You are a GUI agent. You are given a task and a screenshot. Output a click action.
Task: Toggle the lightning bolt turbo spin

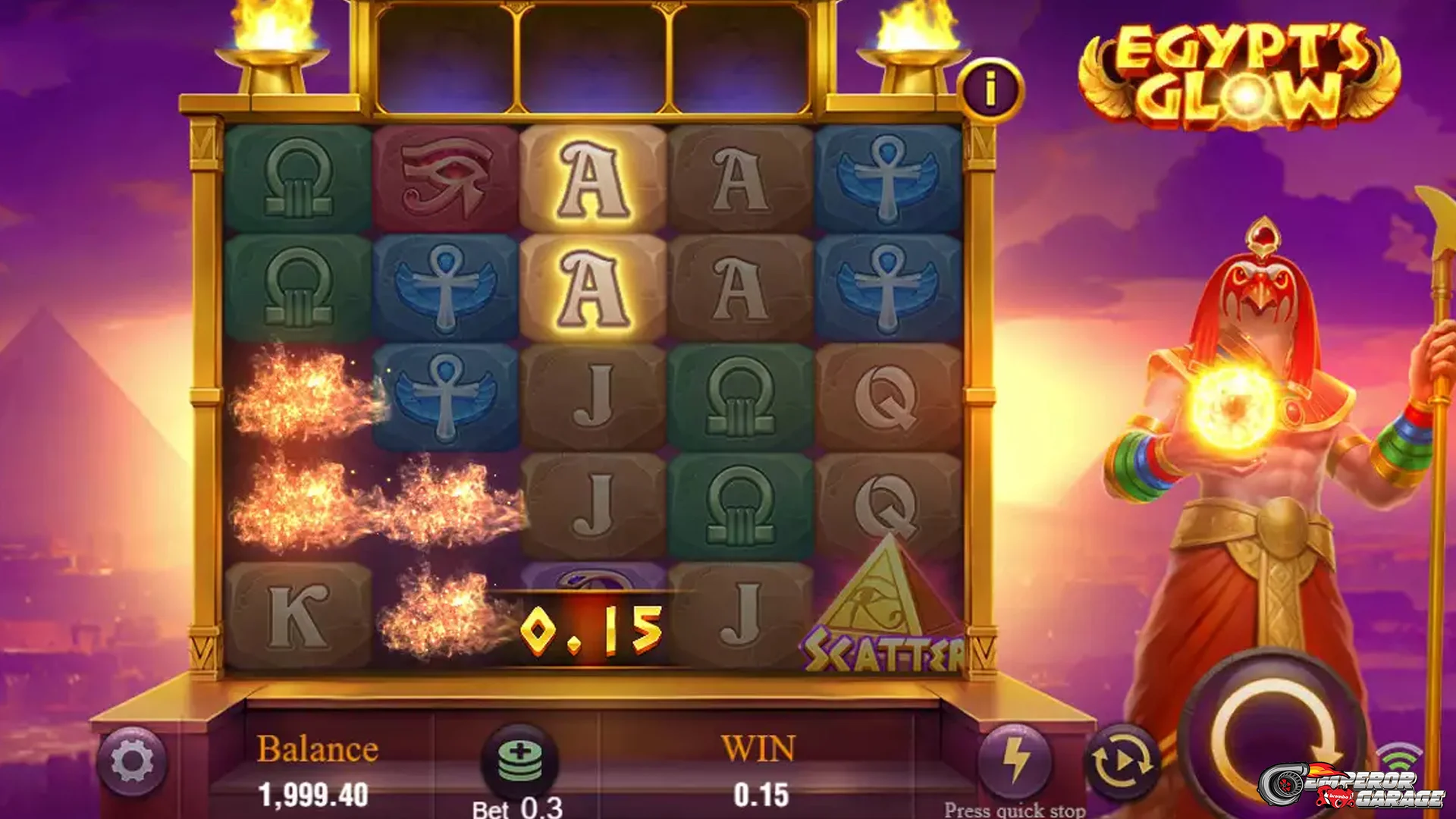click(x=1015, y=760)
